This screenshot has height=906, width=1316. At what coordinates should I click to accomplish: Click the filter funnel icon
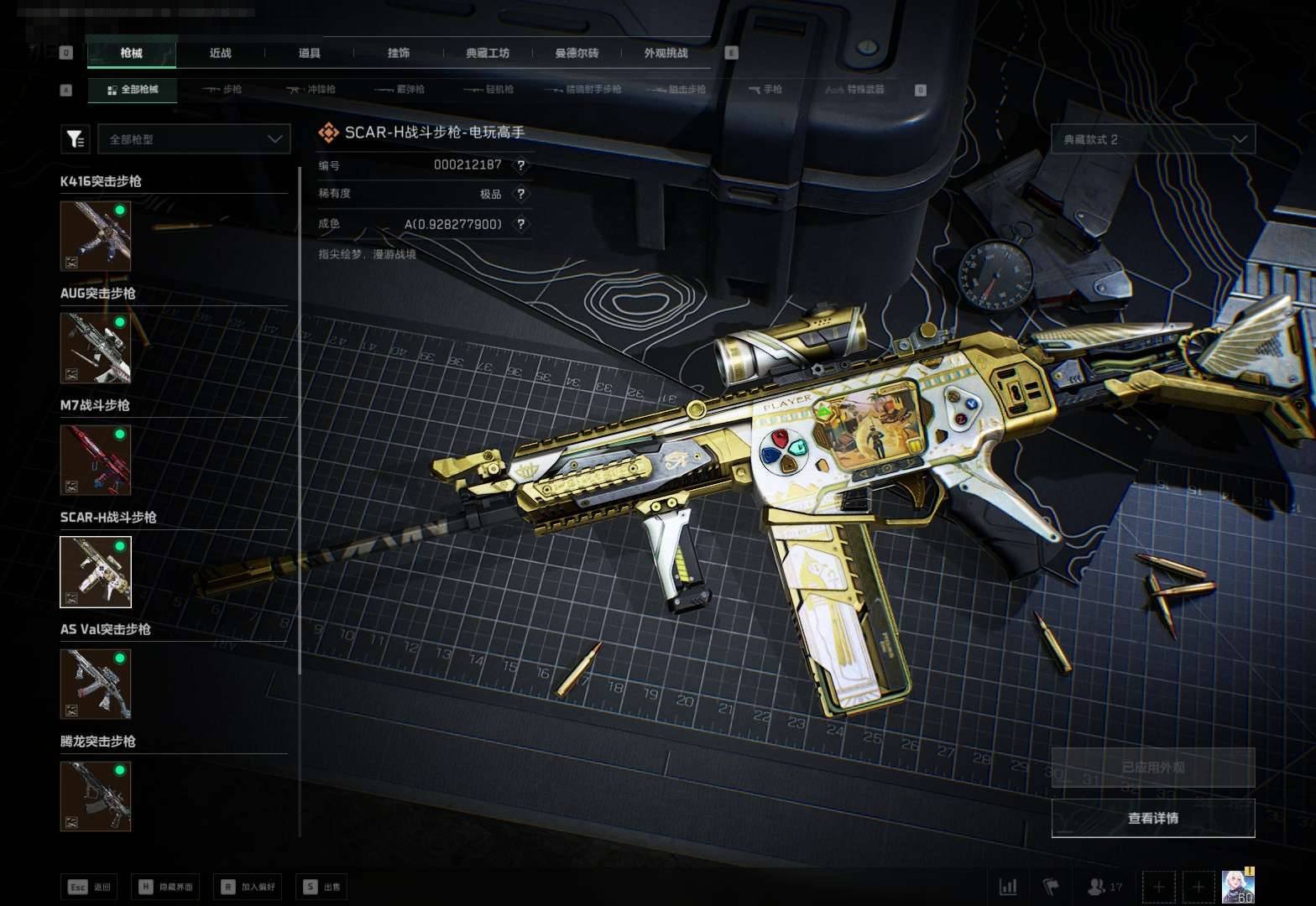[x=76, y=139]
